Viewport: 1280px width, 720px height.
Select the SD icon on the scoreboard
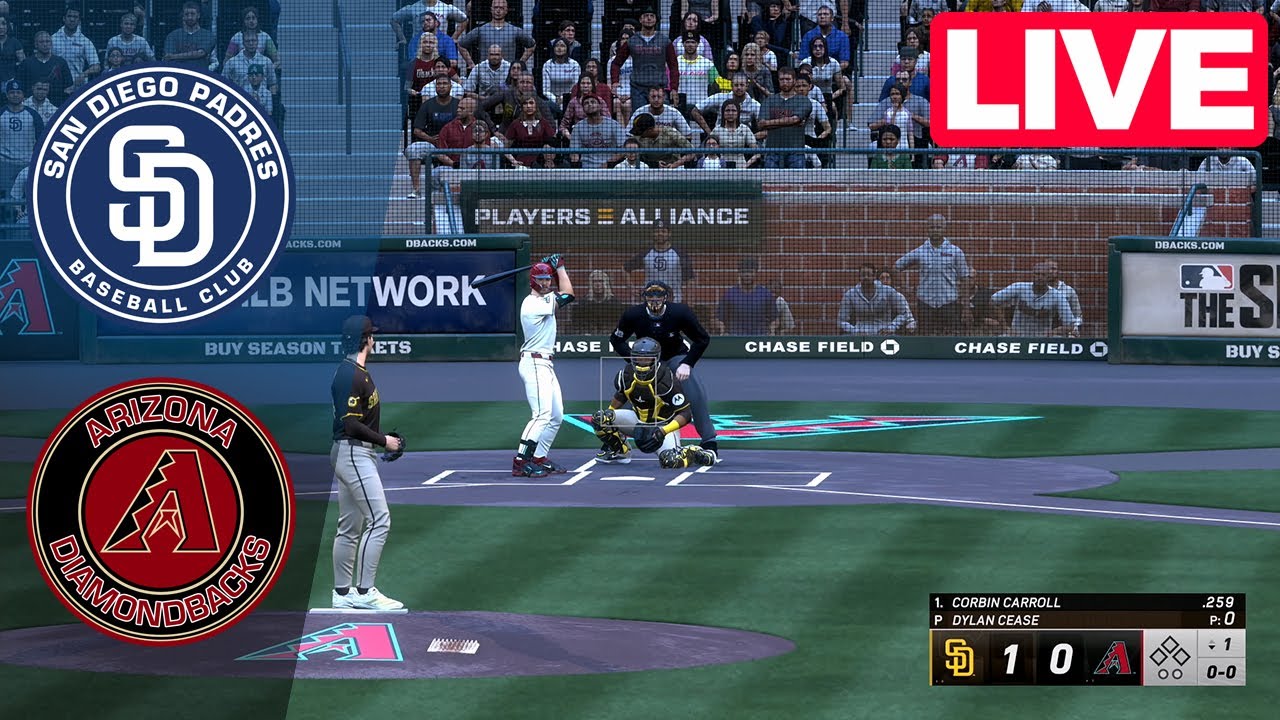[959, 657]
